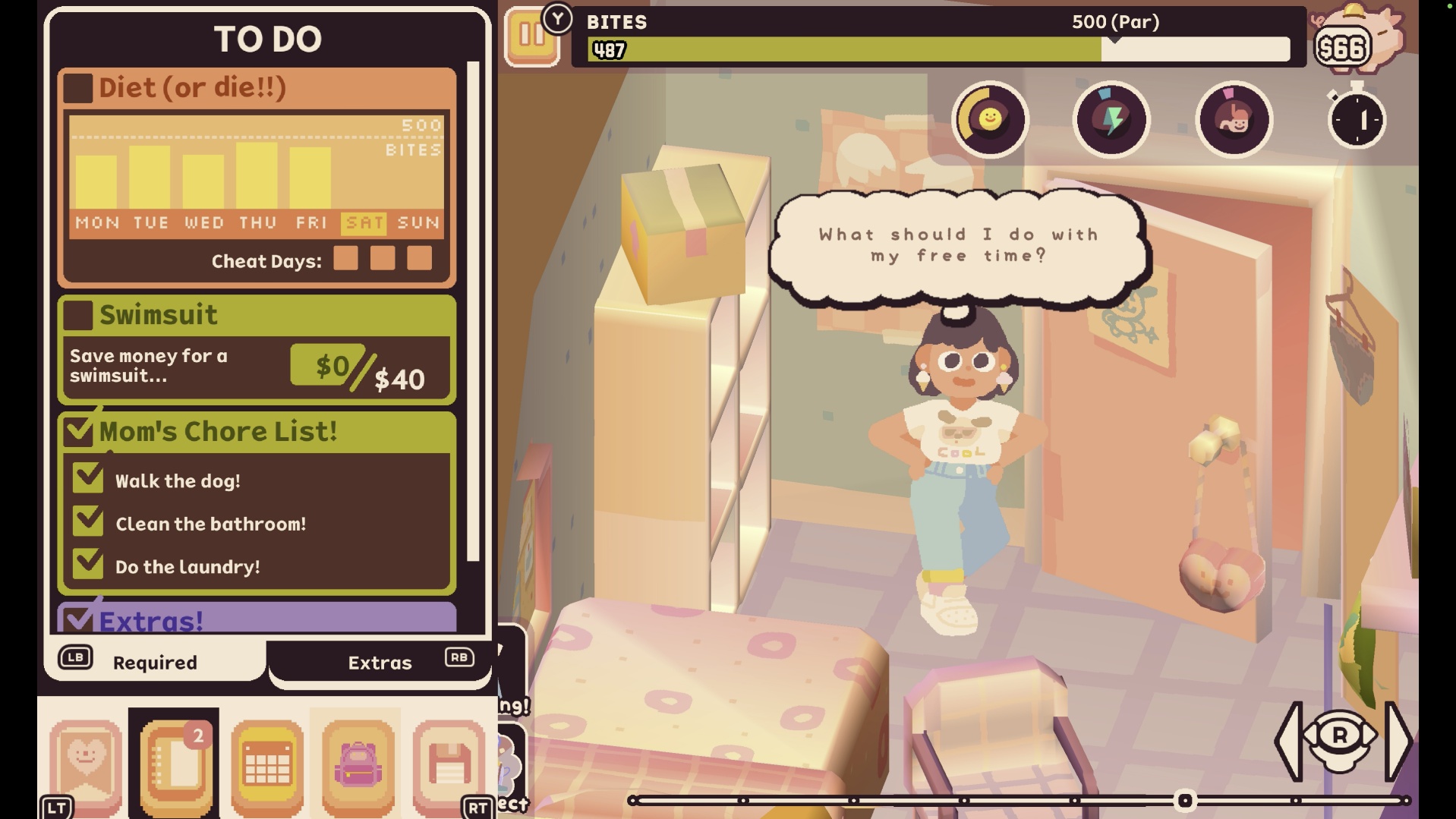Open the backpack inventory
1456x819 pixels.
(x=358, y=763)
